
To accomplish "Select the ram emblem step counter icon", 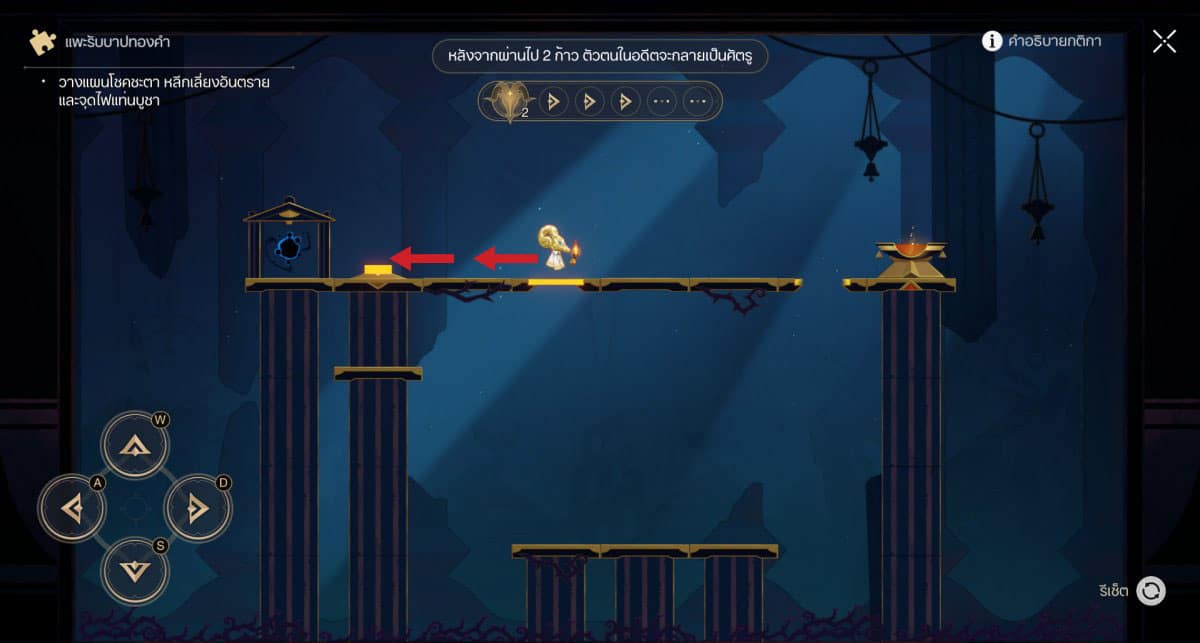I will [506, 101].
